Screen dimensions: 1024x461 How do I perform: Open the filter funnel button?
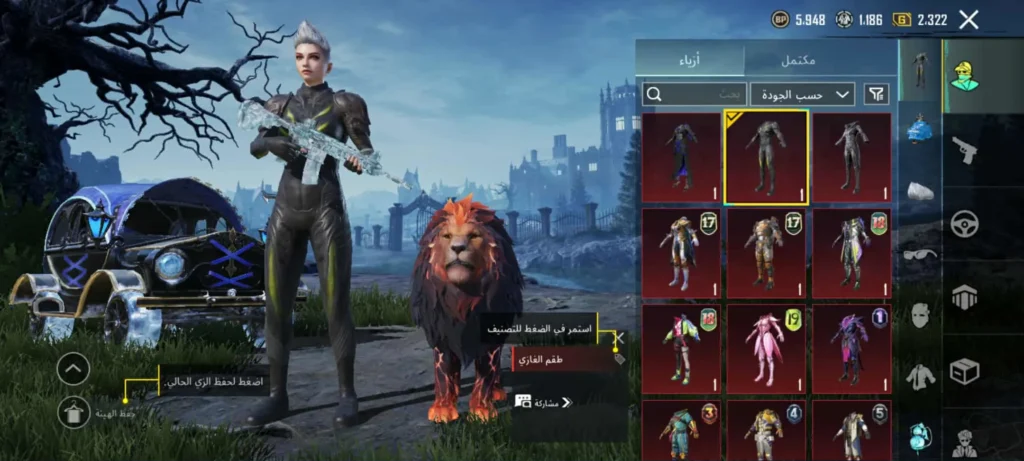pyautogui.click(x=877, y=94)
